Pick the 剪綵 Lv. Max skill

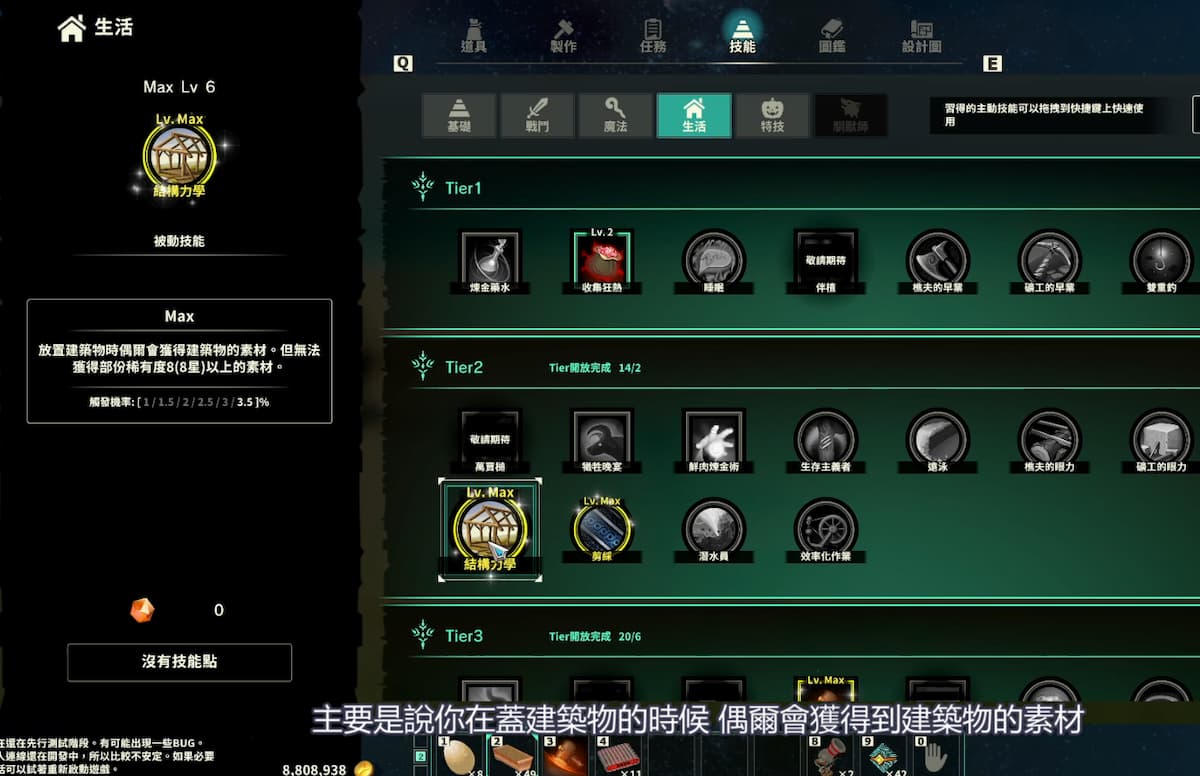coord(602,527)
